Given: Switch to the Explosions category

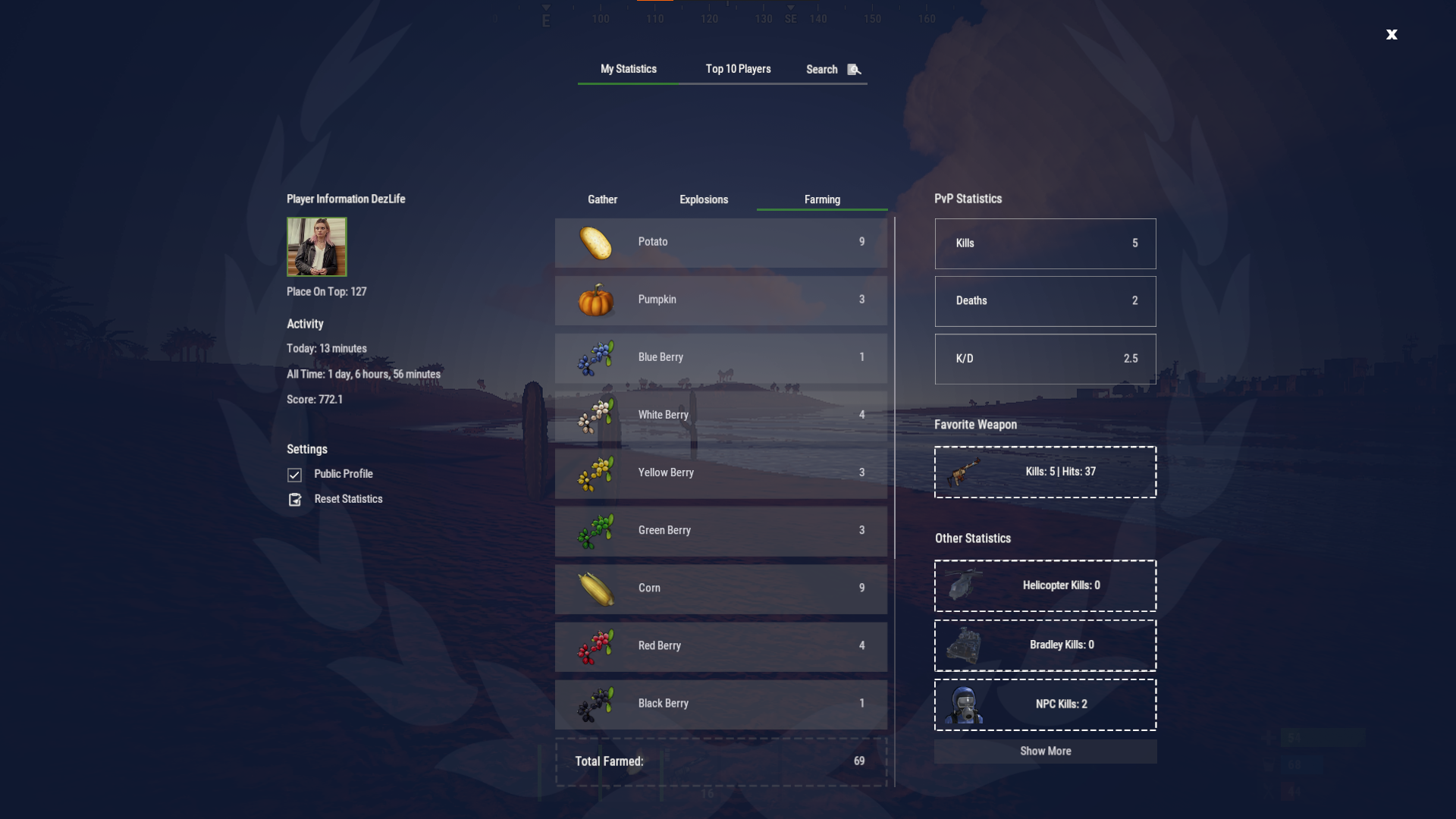Looking at the screenshot, I should (x=703, y=199).
